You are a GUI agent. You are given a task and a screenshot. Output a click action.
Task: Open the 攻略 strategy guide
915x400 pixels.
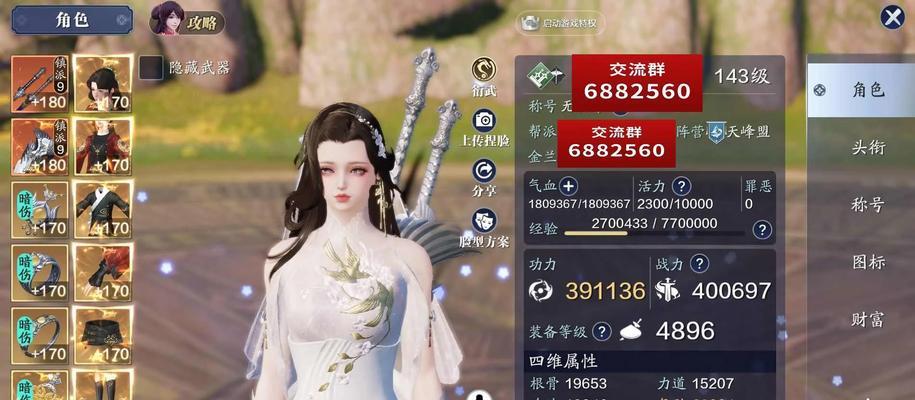coord(187,20)
